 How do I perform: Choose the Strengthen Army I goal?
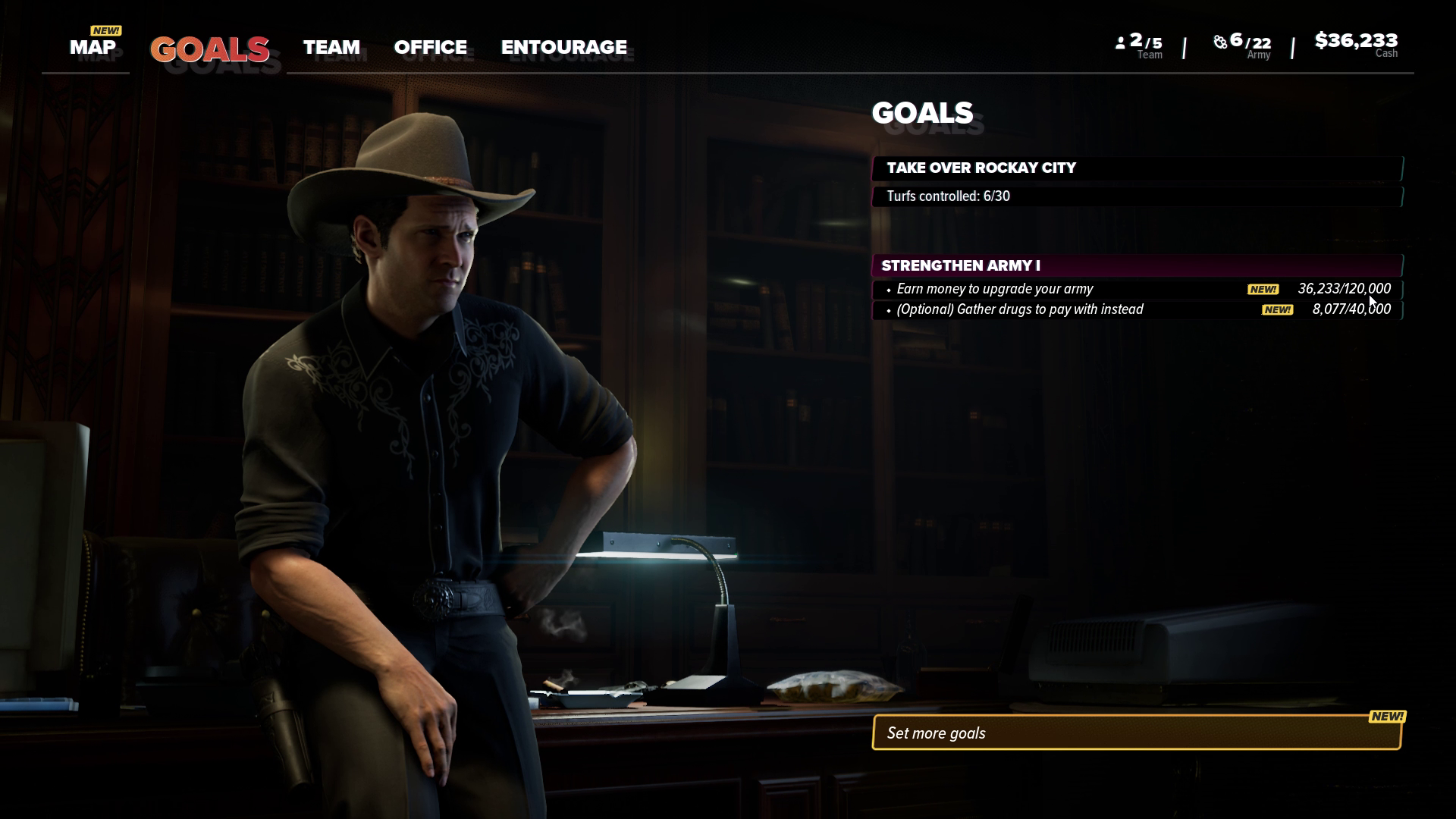pos(1136,265)
